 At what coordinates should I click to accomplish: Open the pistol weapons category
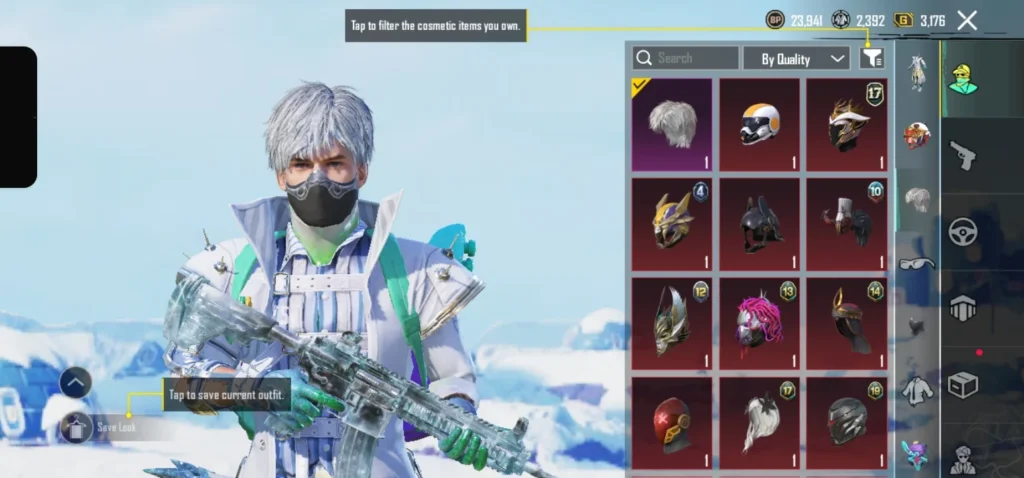(x=962, y=155)
